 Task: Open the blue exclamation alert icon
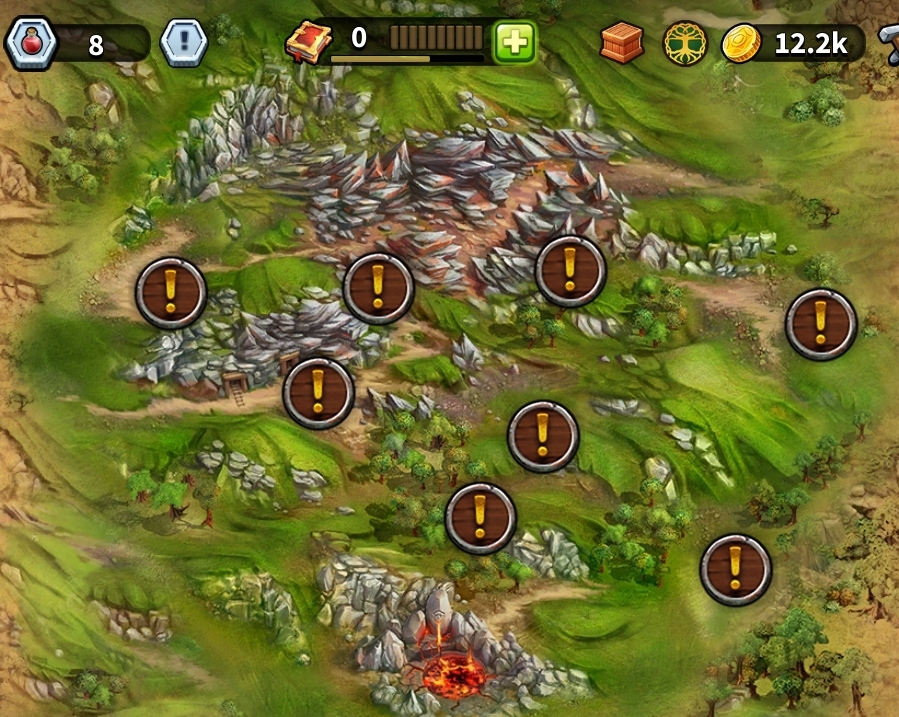184,44
